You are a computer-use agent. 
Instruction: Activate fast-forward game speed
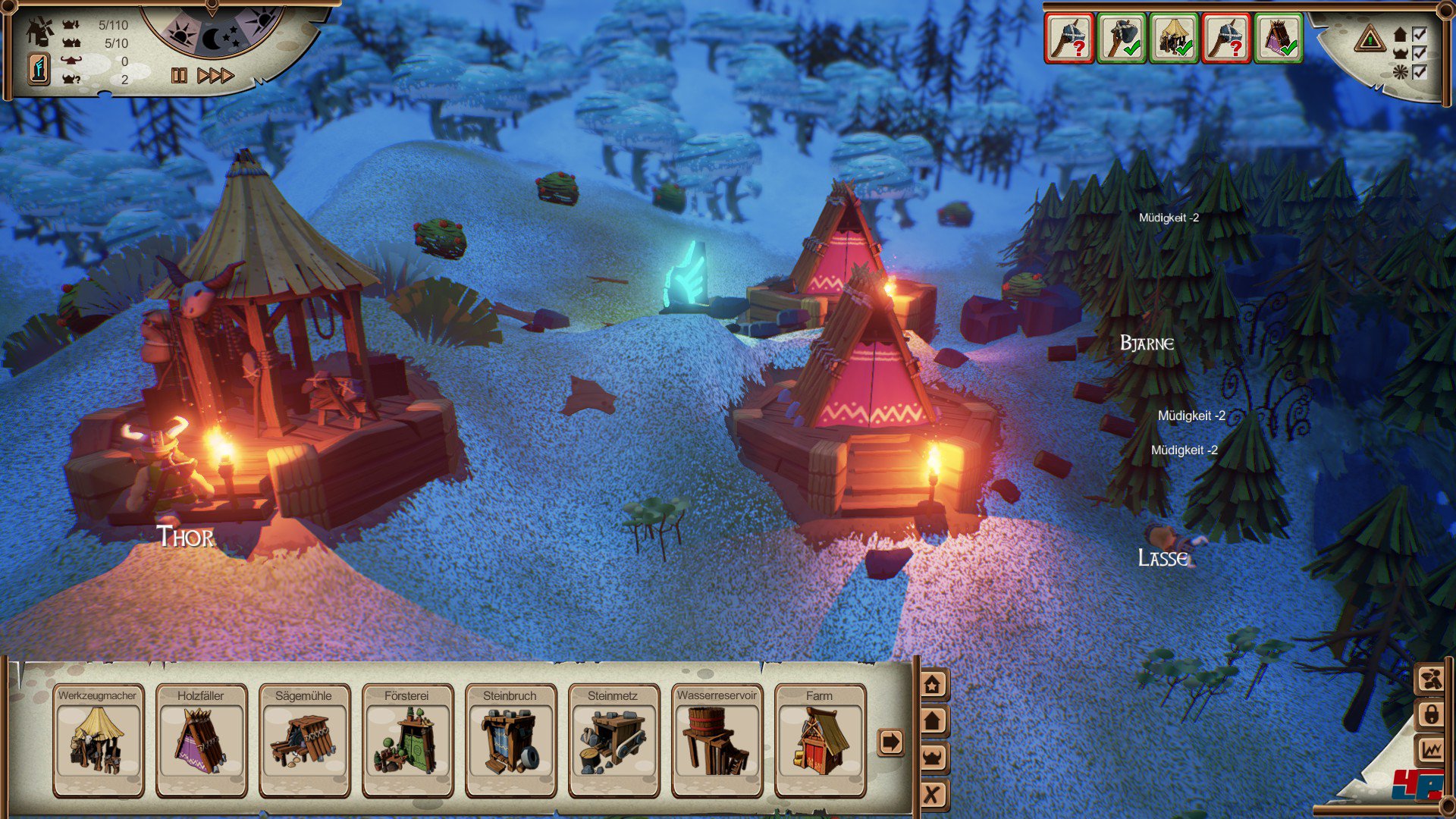pyautogui.click(x=215, y=75)
